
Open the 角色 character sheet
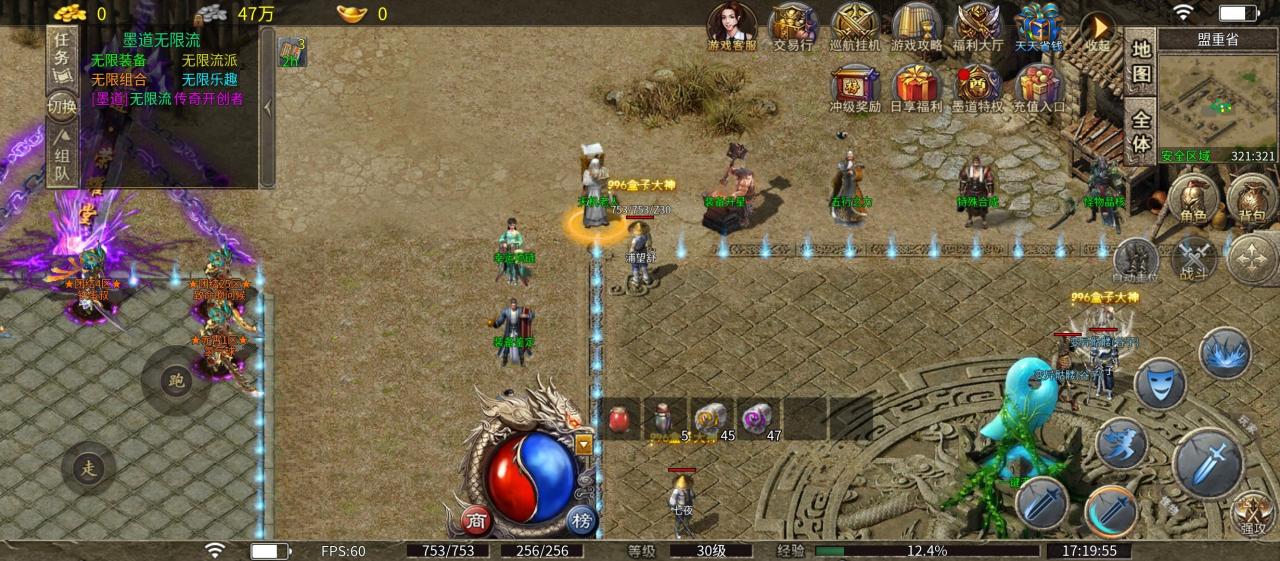(x=1193, y=198)
